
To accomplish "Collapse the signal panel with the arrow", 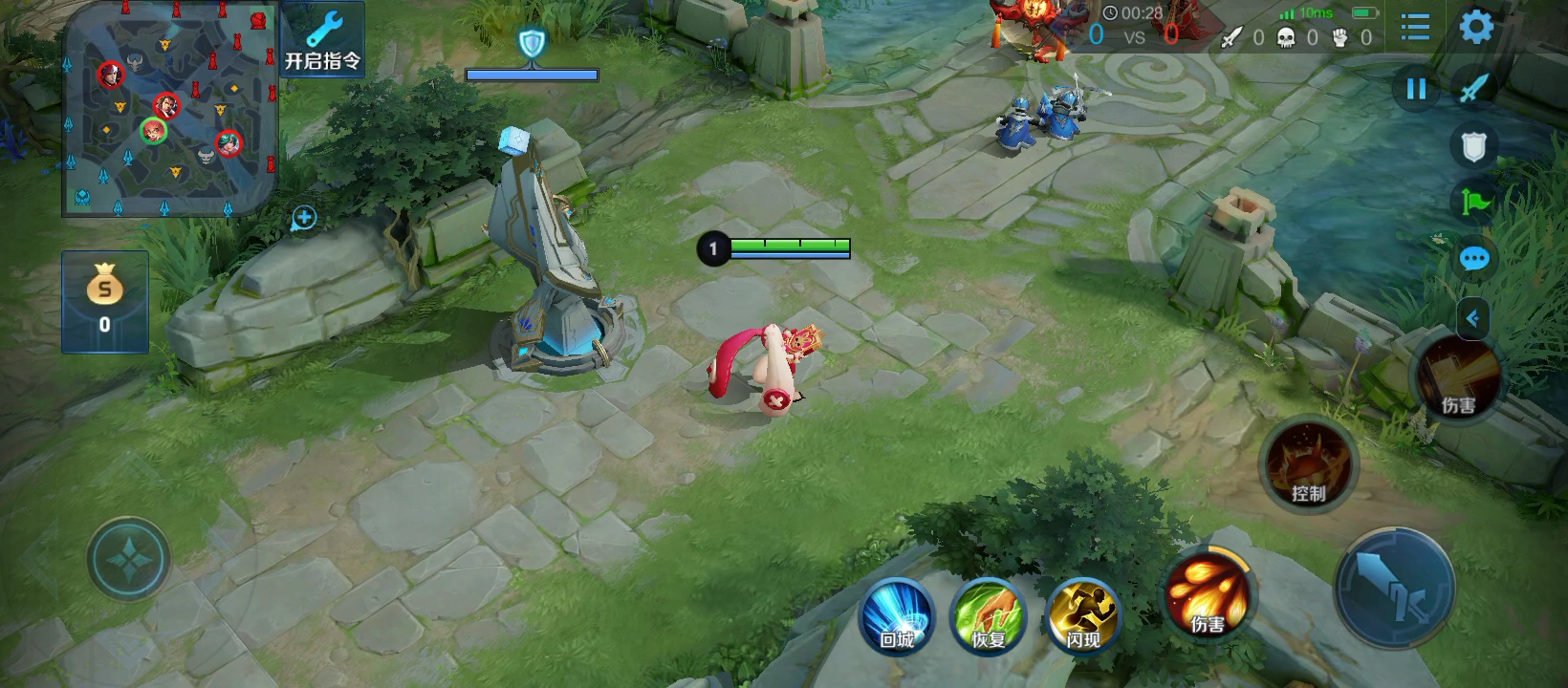I will point(1473,319).
